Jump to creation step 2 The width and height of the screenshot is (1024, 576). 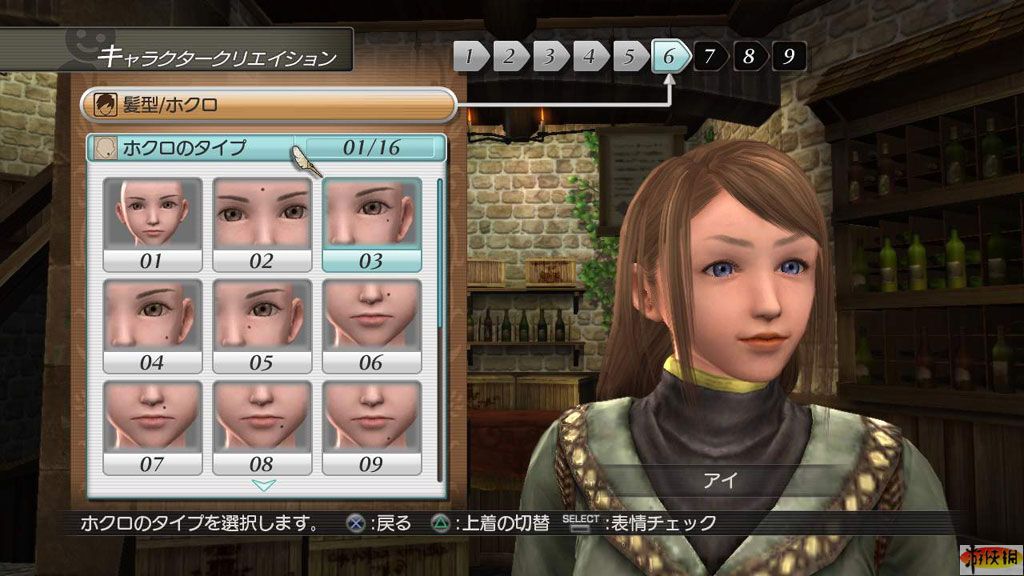point(509,56)
